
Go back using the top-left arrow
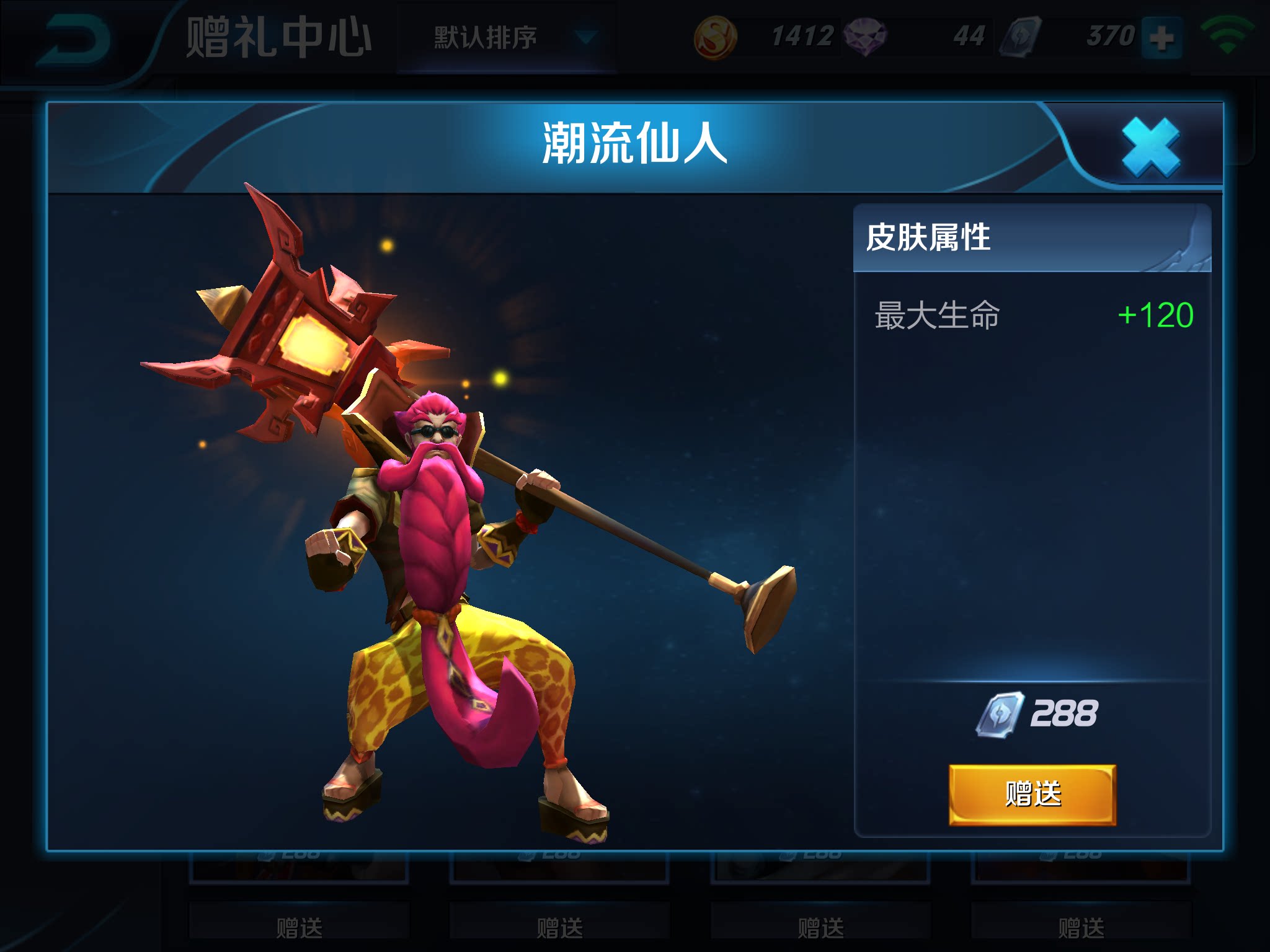(x=73, y=41)
